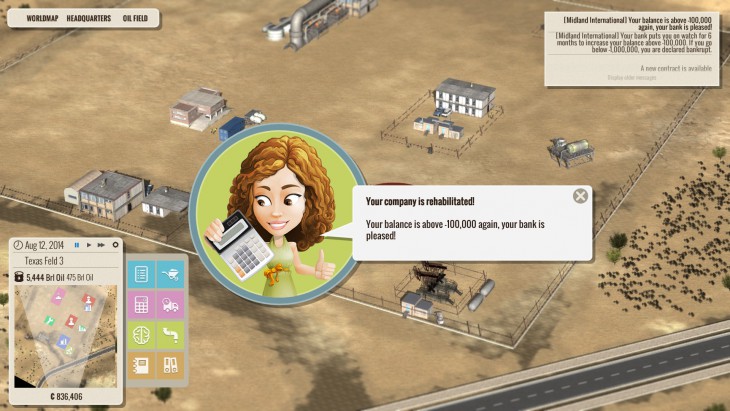Open the notebook menu
This screenshot has width=730, height=411.
(141, 365)
